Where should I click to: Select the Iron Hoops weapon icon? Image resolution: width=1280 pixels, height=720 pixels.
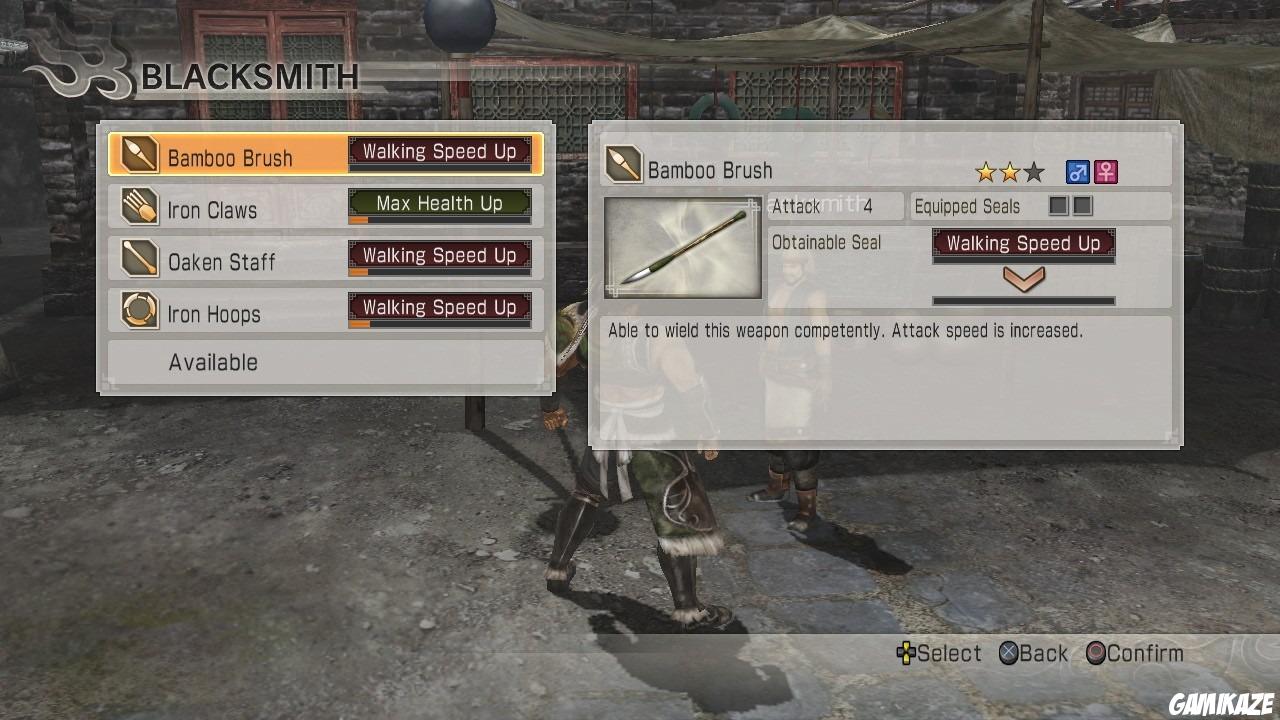pos(140,312)
